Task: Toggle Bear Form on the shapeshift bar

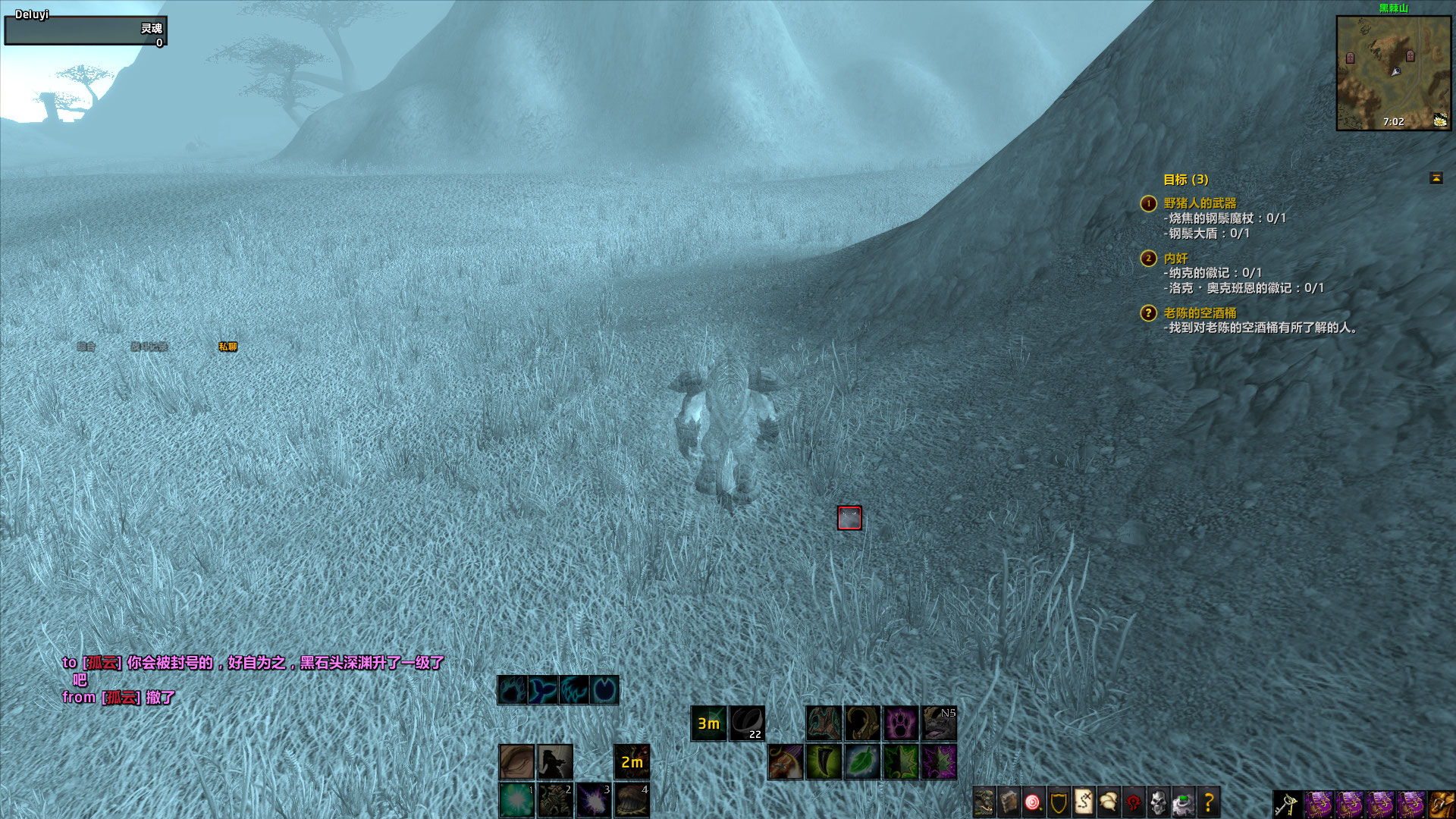Action: [512, 690]
